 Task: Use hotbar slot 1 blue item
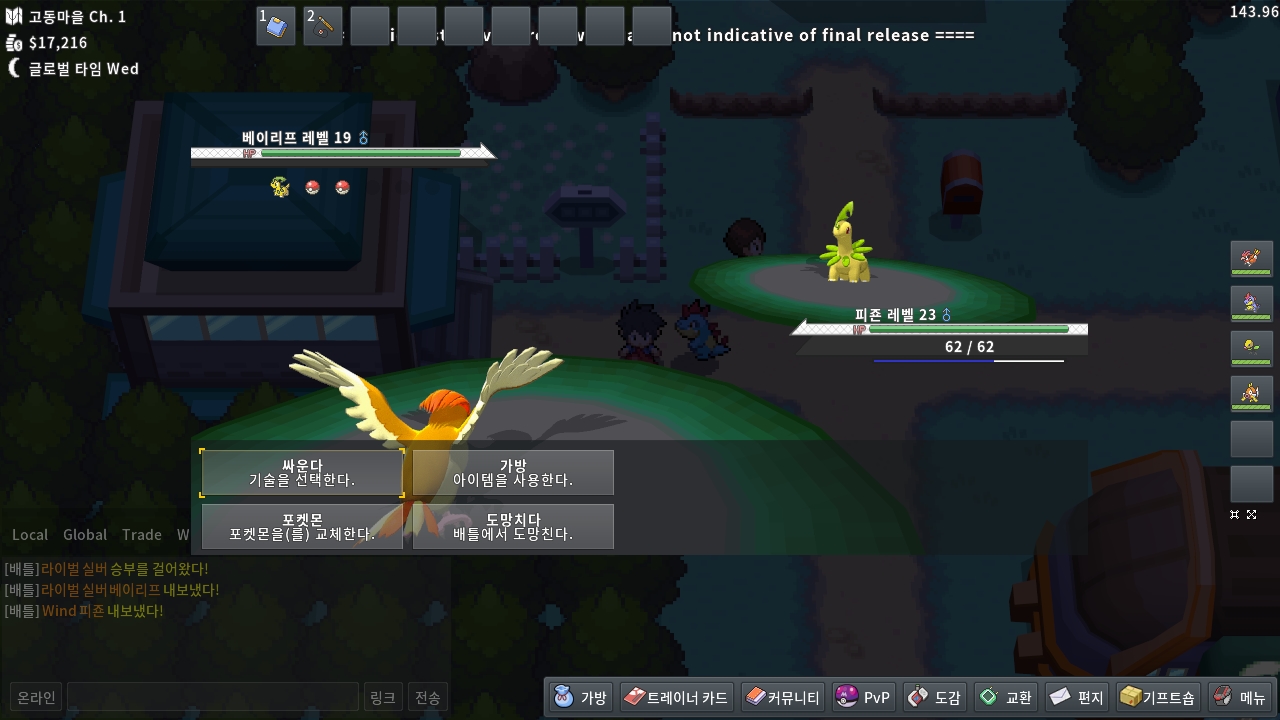click(276, 26)
